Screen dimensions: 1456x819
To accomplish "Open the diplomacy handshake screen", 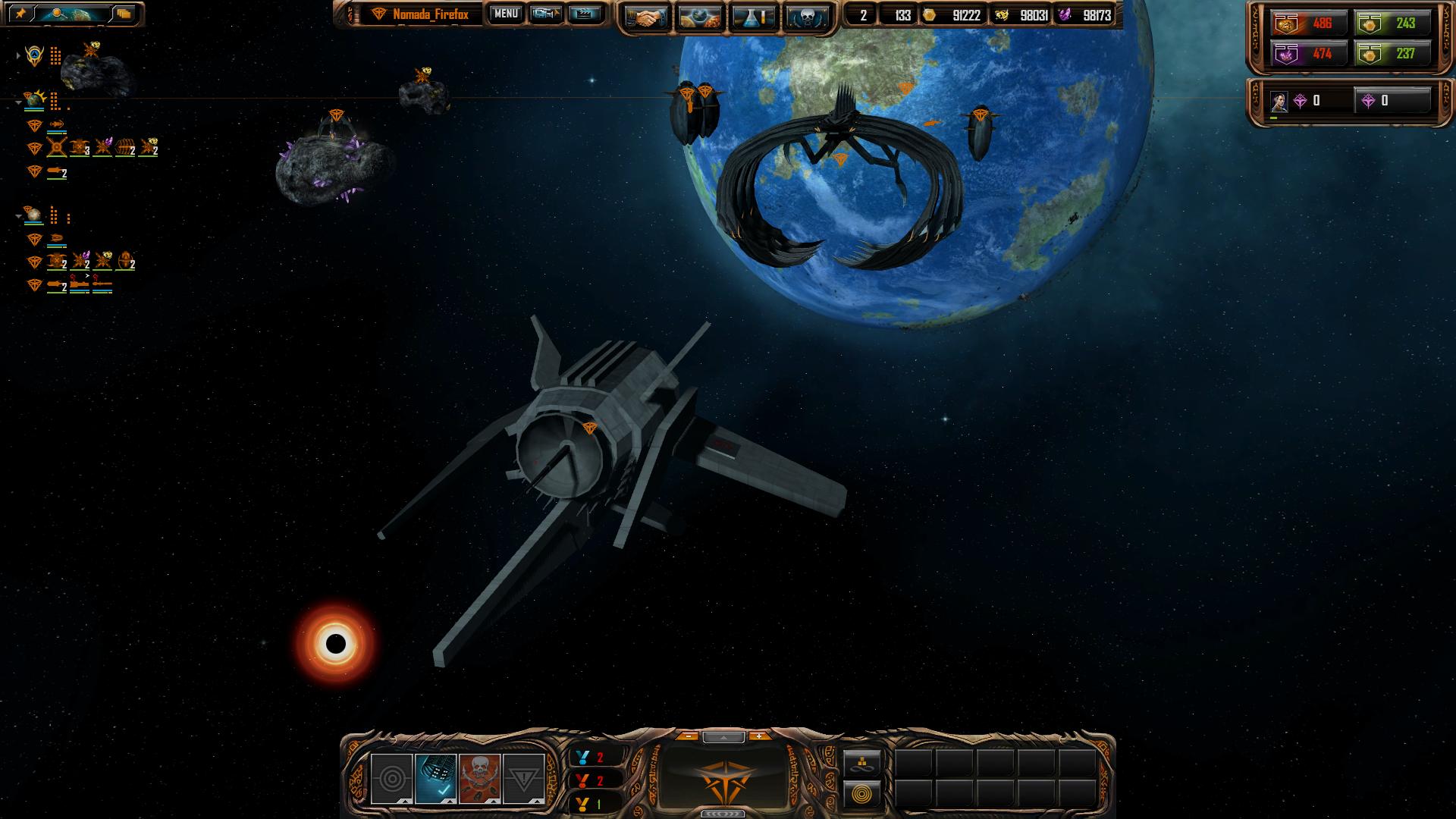I will 645,17.
